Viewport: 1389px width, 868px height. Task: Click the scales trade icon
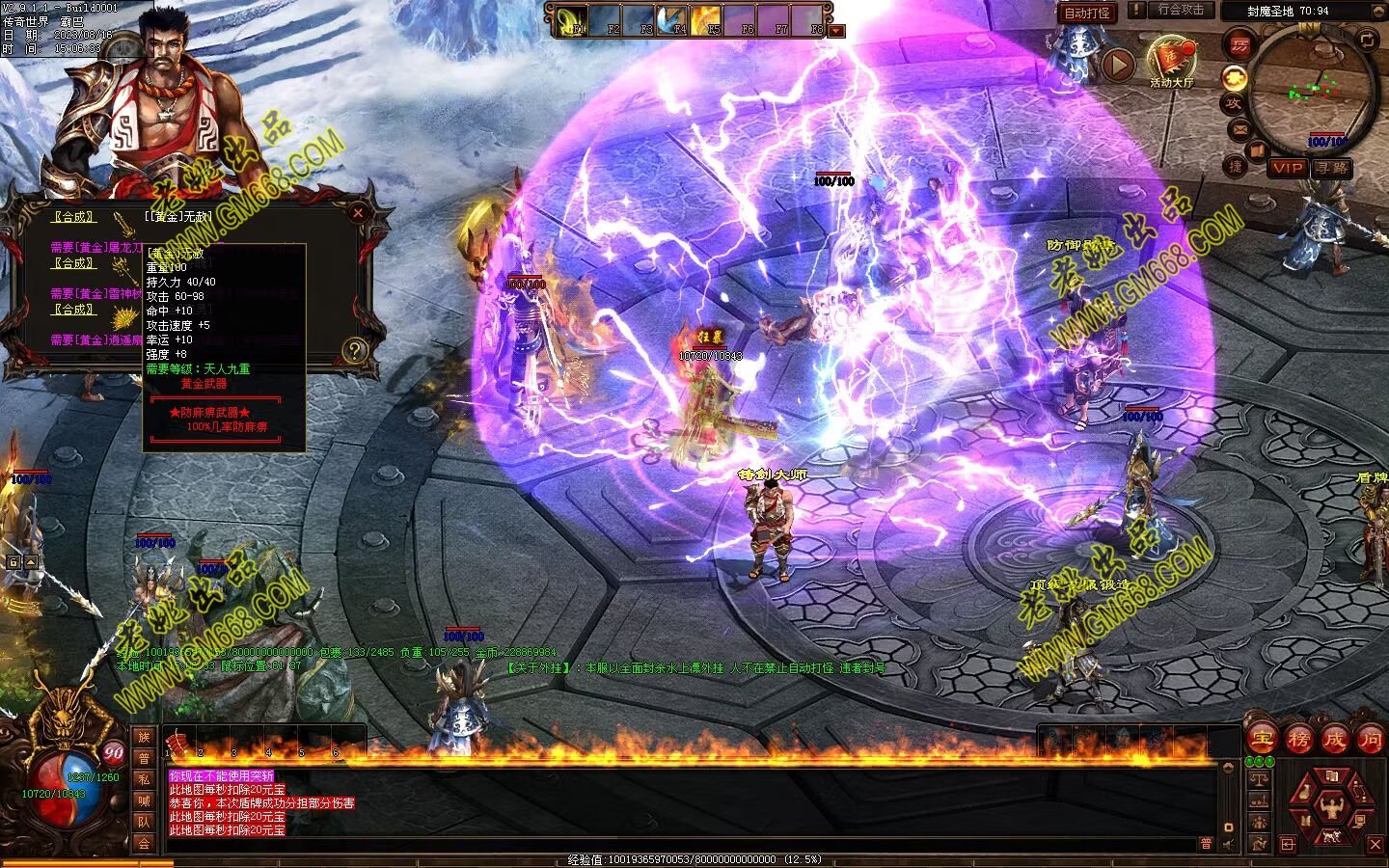[x=1259, y=777]
